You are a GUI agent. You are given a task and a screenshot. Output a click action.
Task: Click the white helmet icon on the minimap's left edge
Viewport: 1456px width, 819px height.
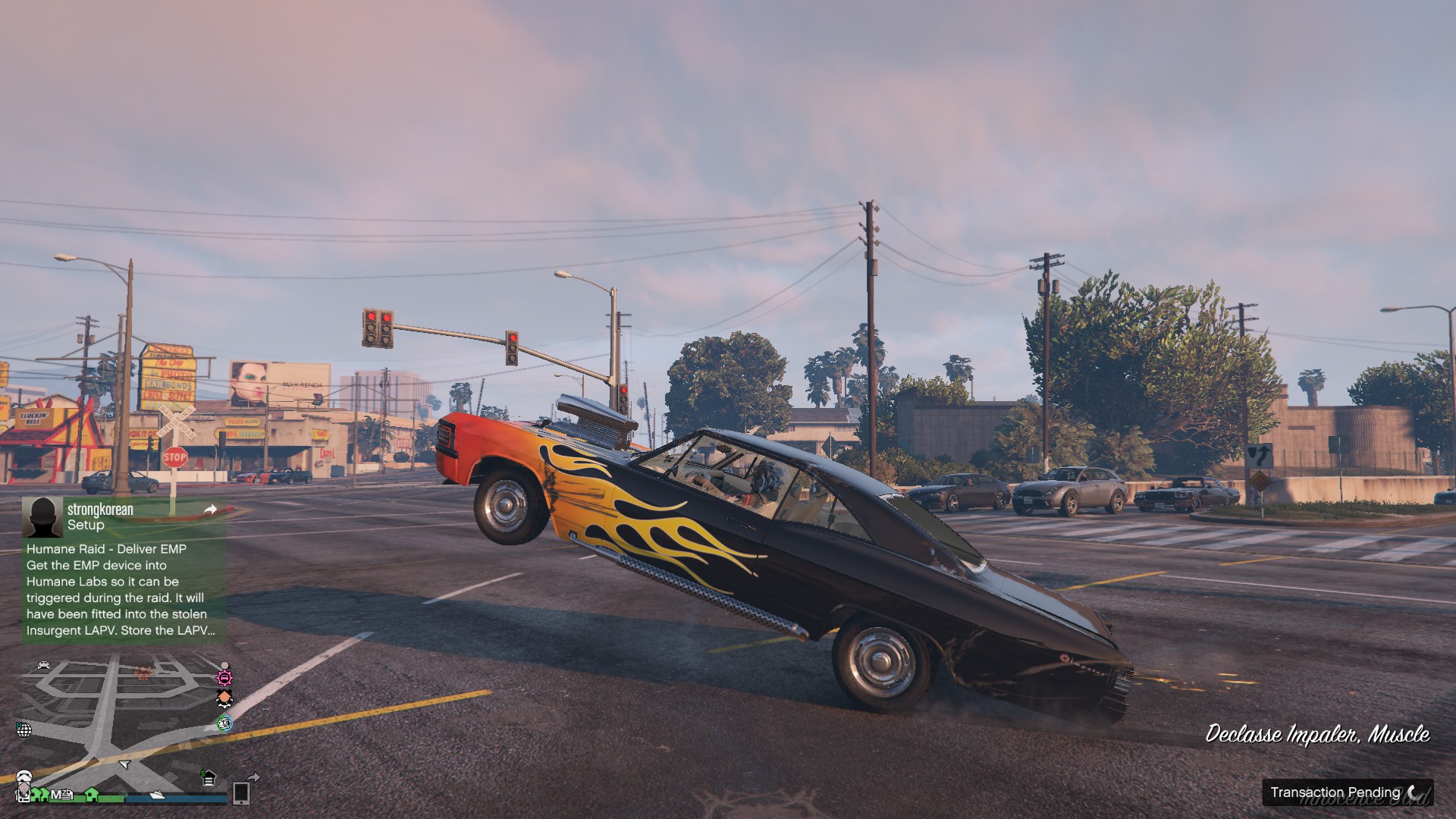24,776
